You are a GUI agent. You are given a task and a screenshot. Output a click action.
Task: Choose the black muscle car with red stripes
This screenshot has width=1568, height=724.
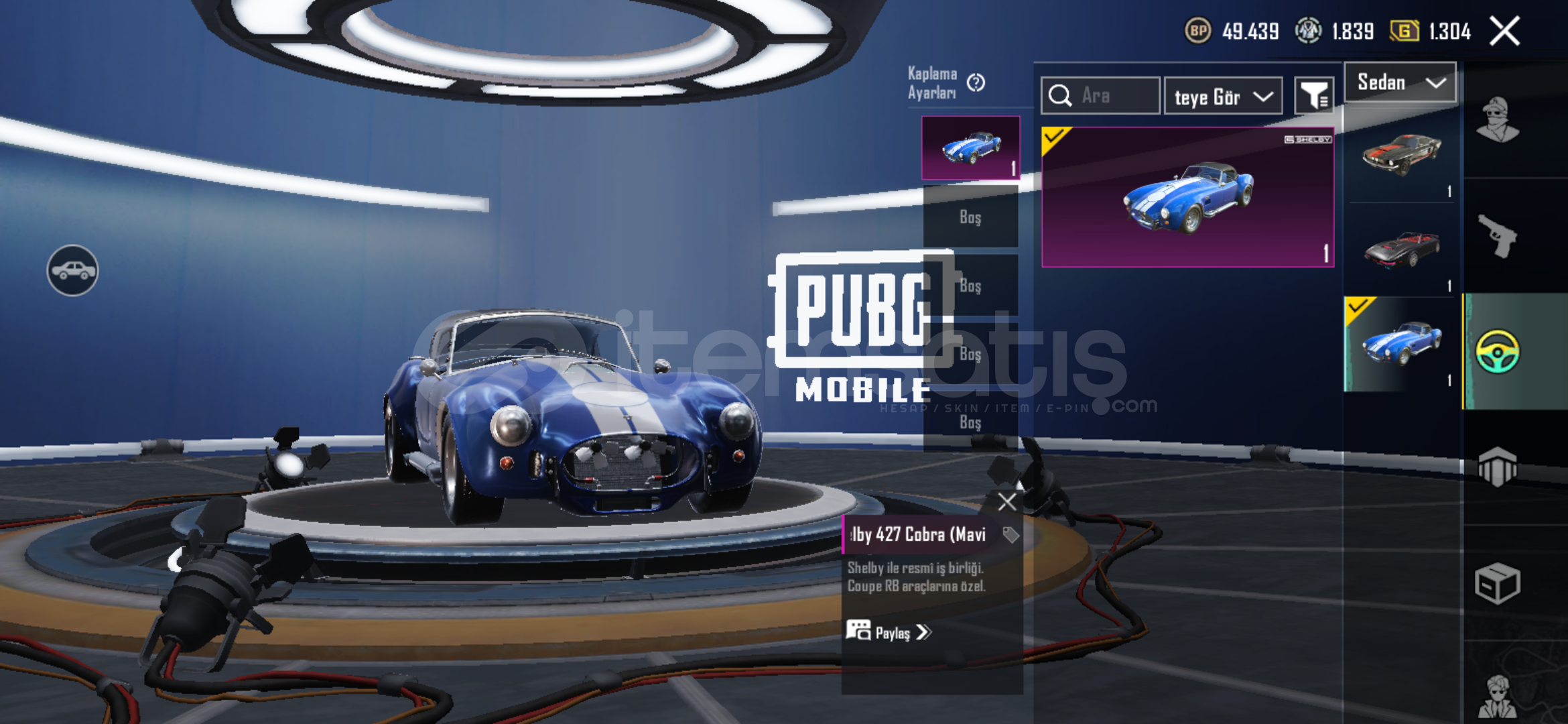(1401, 156)
